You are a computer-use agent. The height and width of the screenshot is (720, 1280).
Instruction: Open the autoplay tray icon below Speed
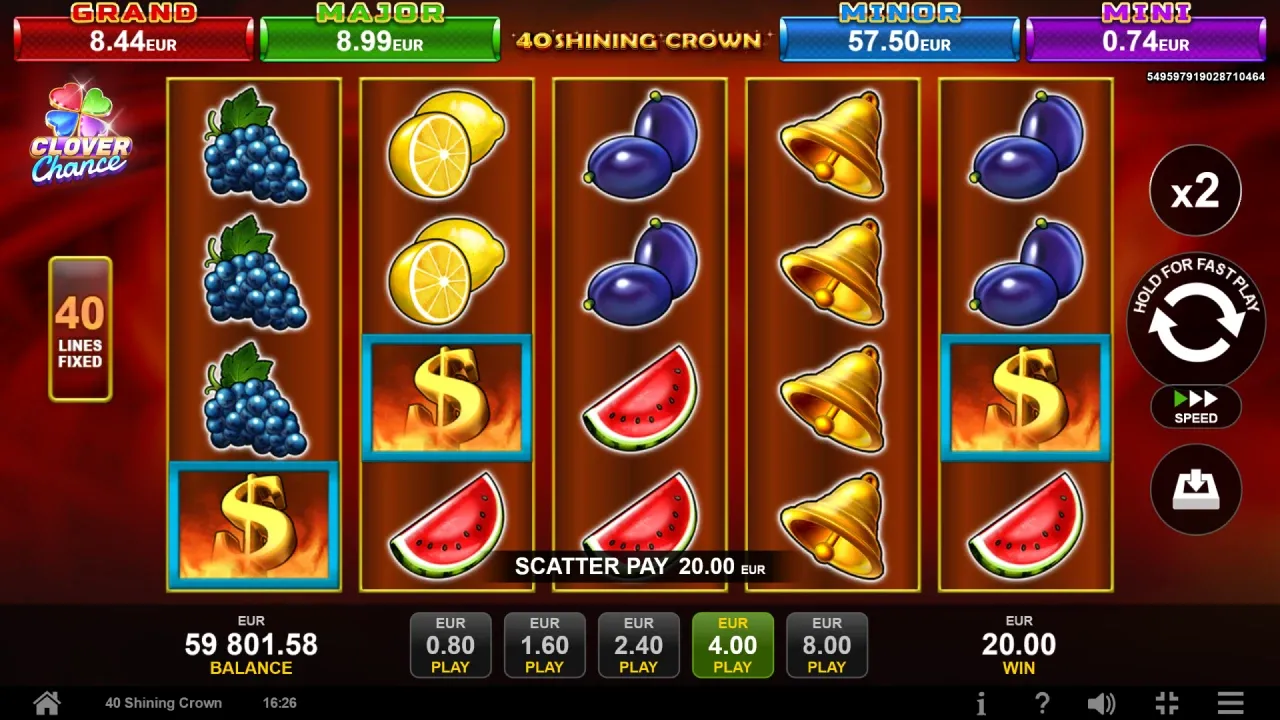1195,489
